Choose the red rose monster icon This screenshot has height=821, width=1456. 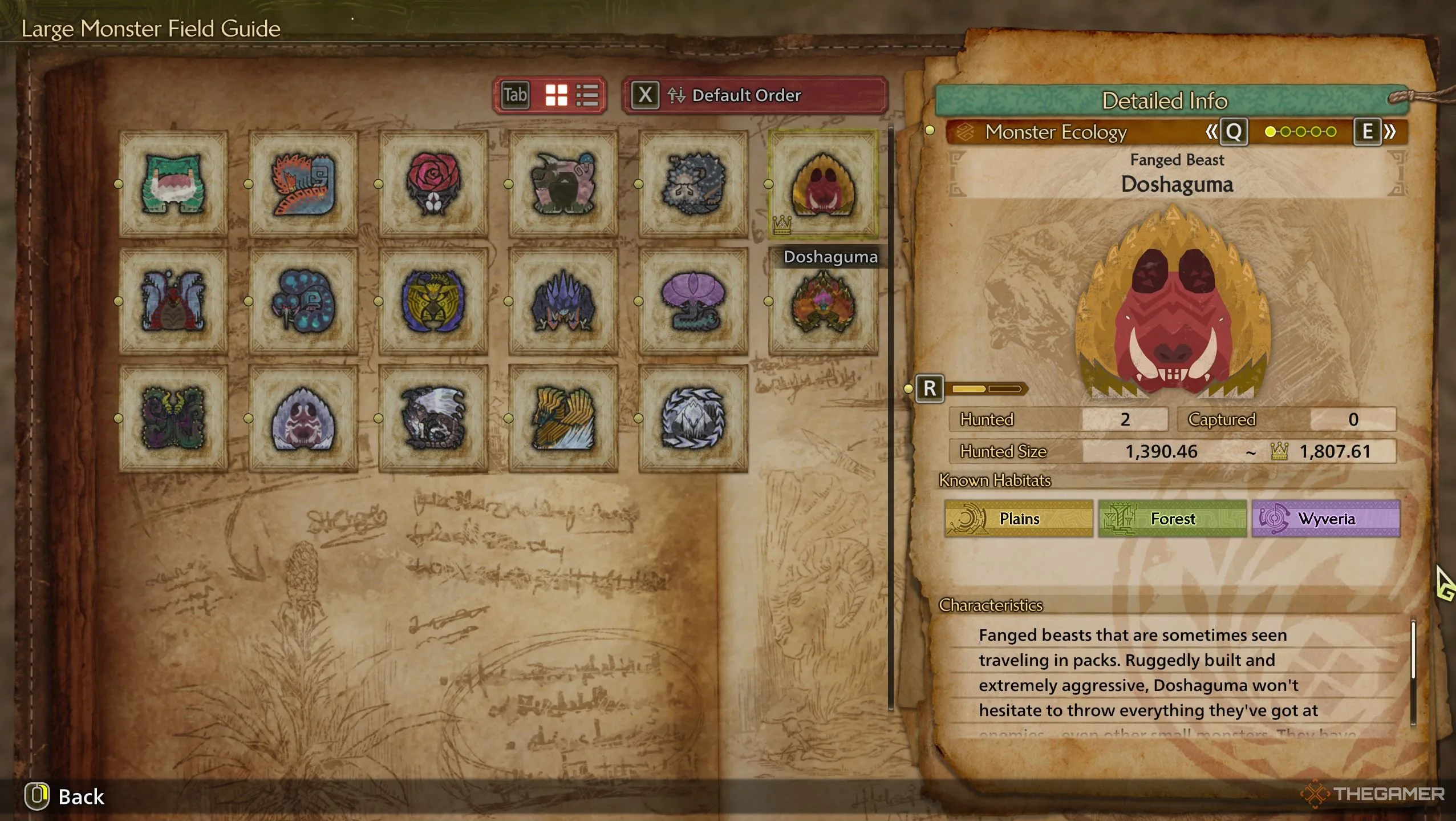(433, 184)
